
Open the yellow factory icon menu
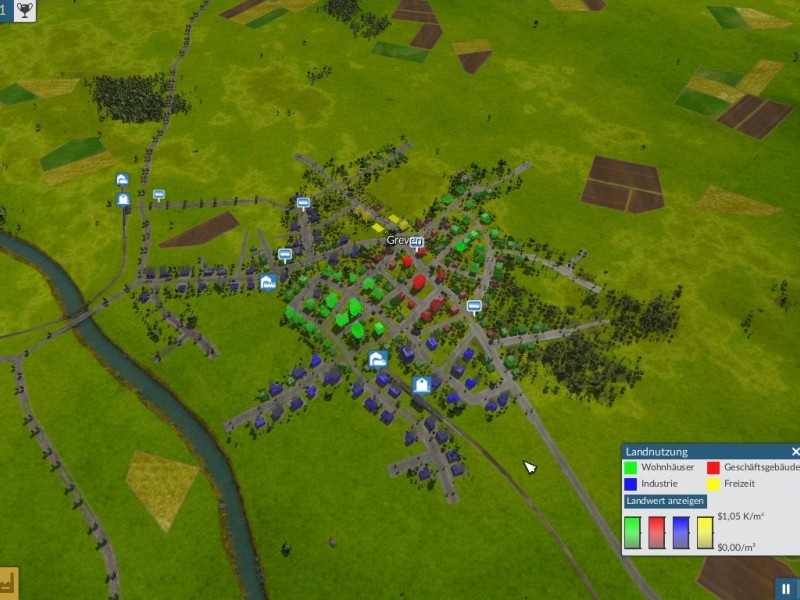[x=9, y=584]
